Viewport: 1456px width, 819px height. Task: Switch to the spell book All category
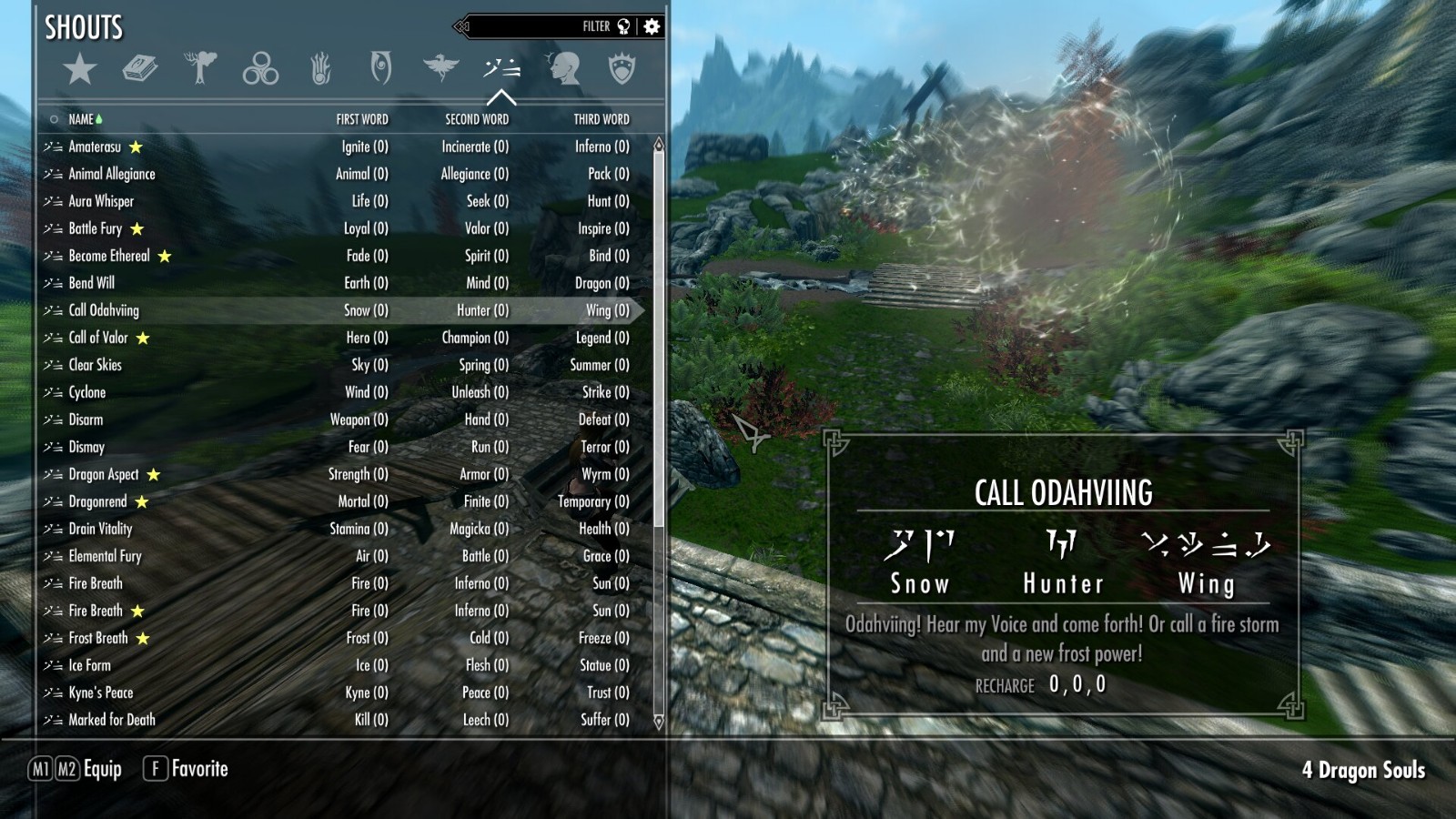pyautogui.click(x=140, y=69)
